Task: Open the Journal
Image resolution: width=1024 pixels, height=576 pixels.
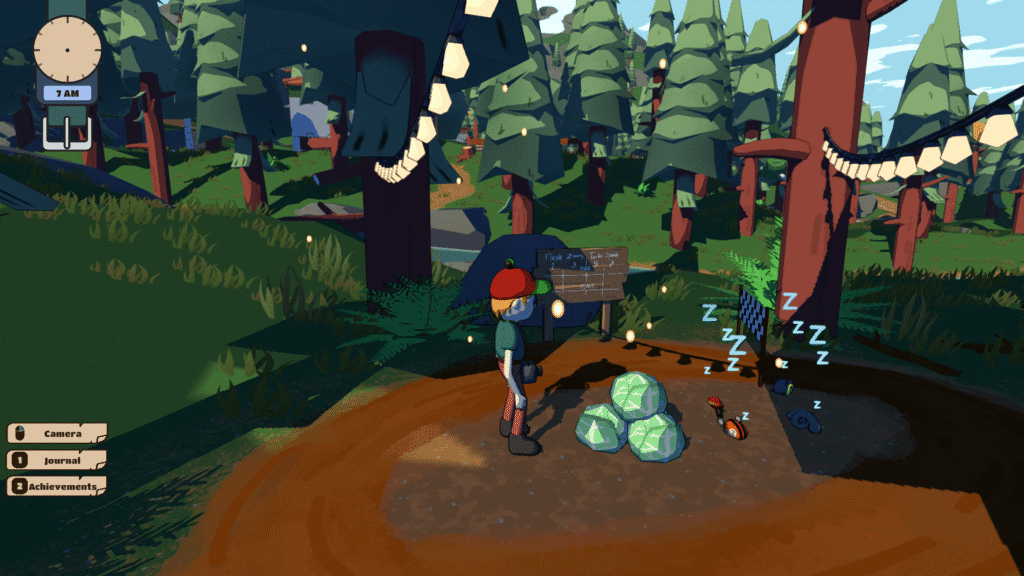Action: [x=57, y=461]
